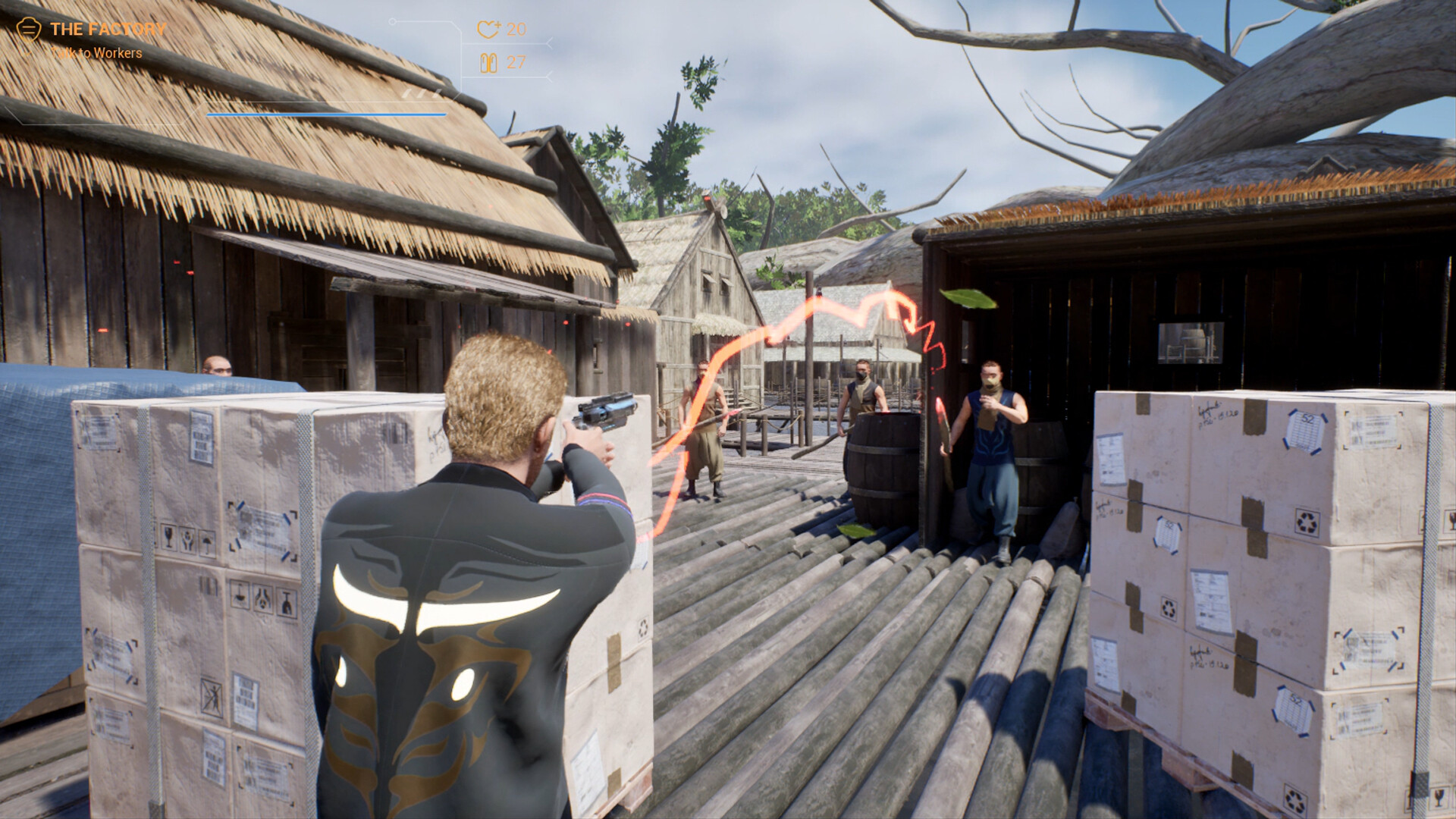Click the plus sign on the health icon
The height and width of the screenshot is (819, 1456).
point(498,24)
